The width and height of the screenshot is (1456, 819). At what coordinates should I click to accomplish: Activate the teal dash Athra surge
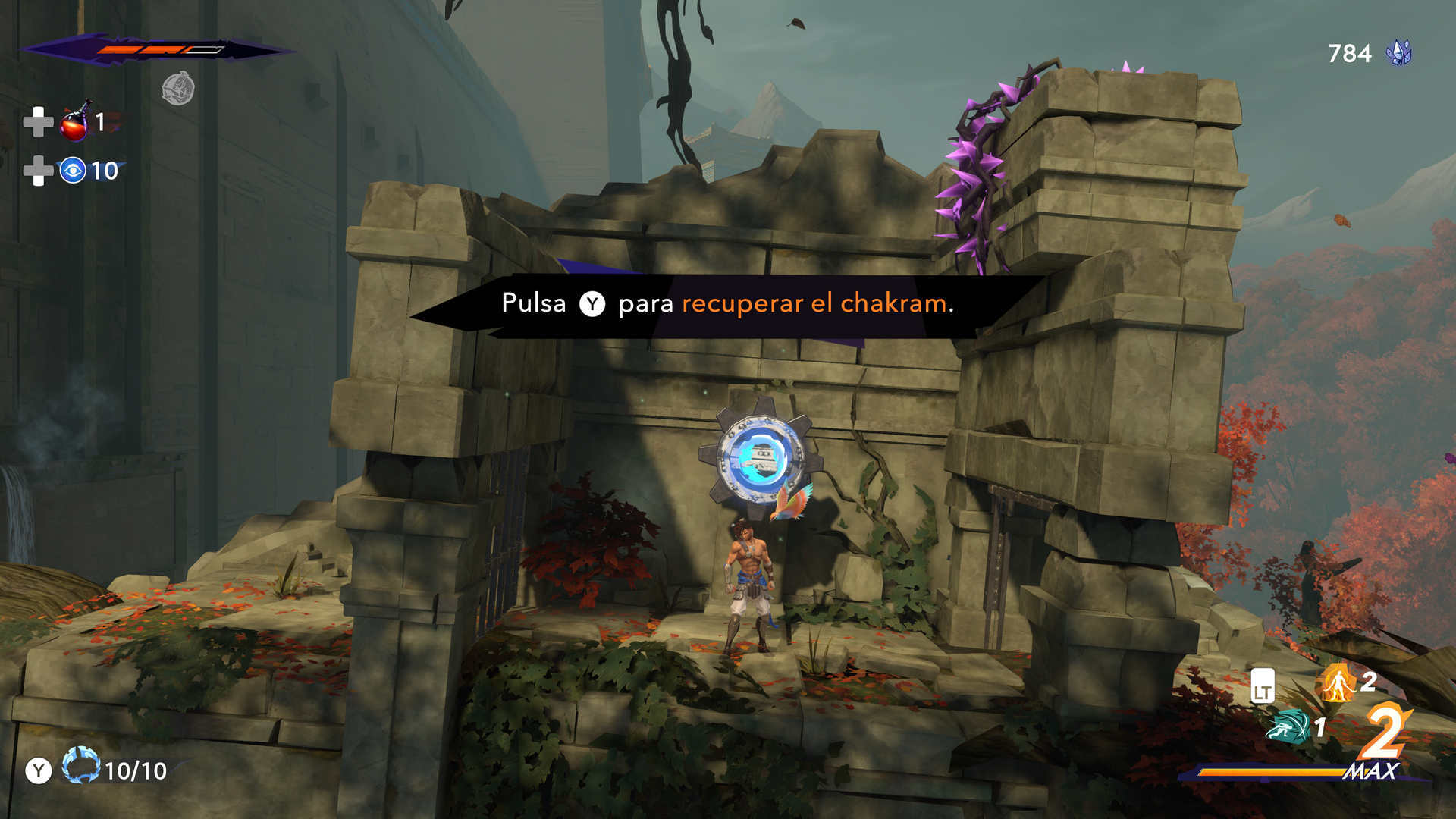pos(1288,727)
